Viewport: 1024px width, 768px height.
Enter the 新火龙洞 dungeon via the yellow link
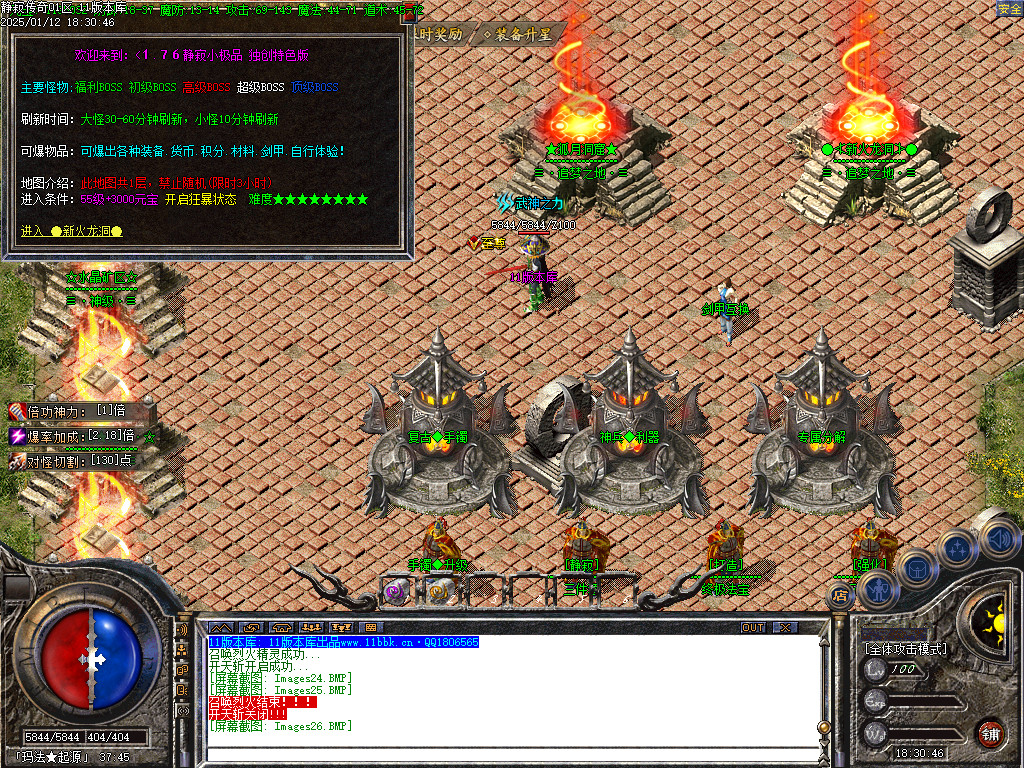click(x=72, y=231)
